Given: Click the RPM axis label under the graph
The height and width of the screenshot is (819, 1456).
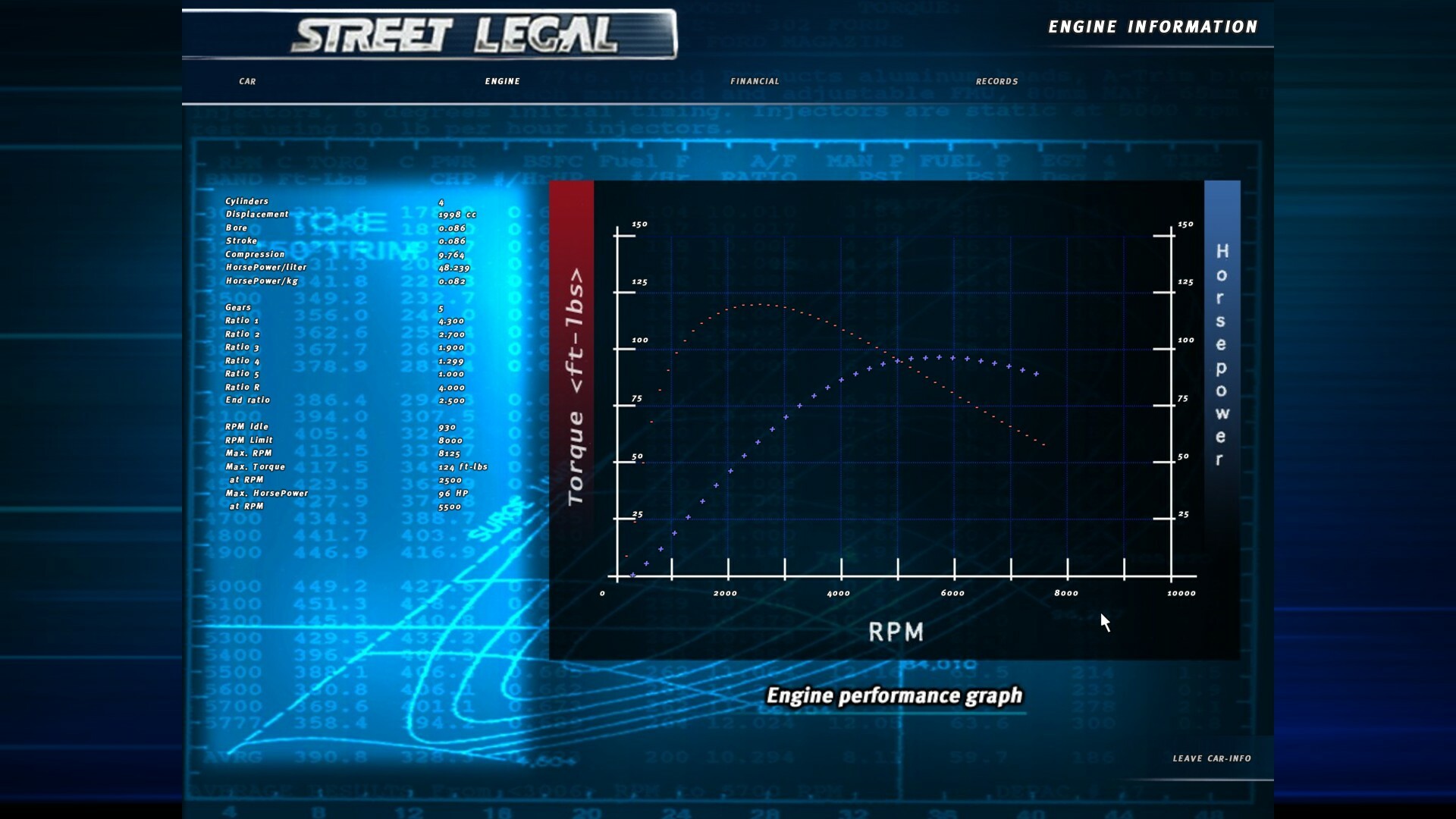Looking at the screenshot, I should [x=897, y=631].
